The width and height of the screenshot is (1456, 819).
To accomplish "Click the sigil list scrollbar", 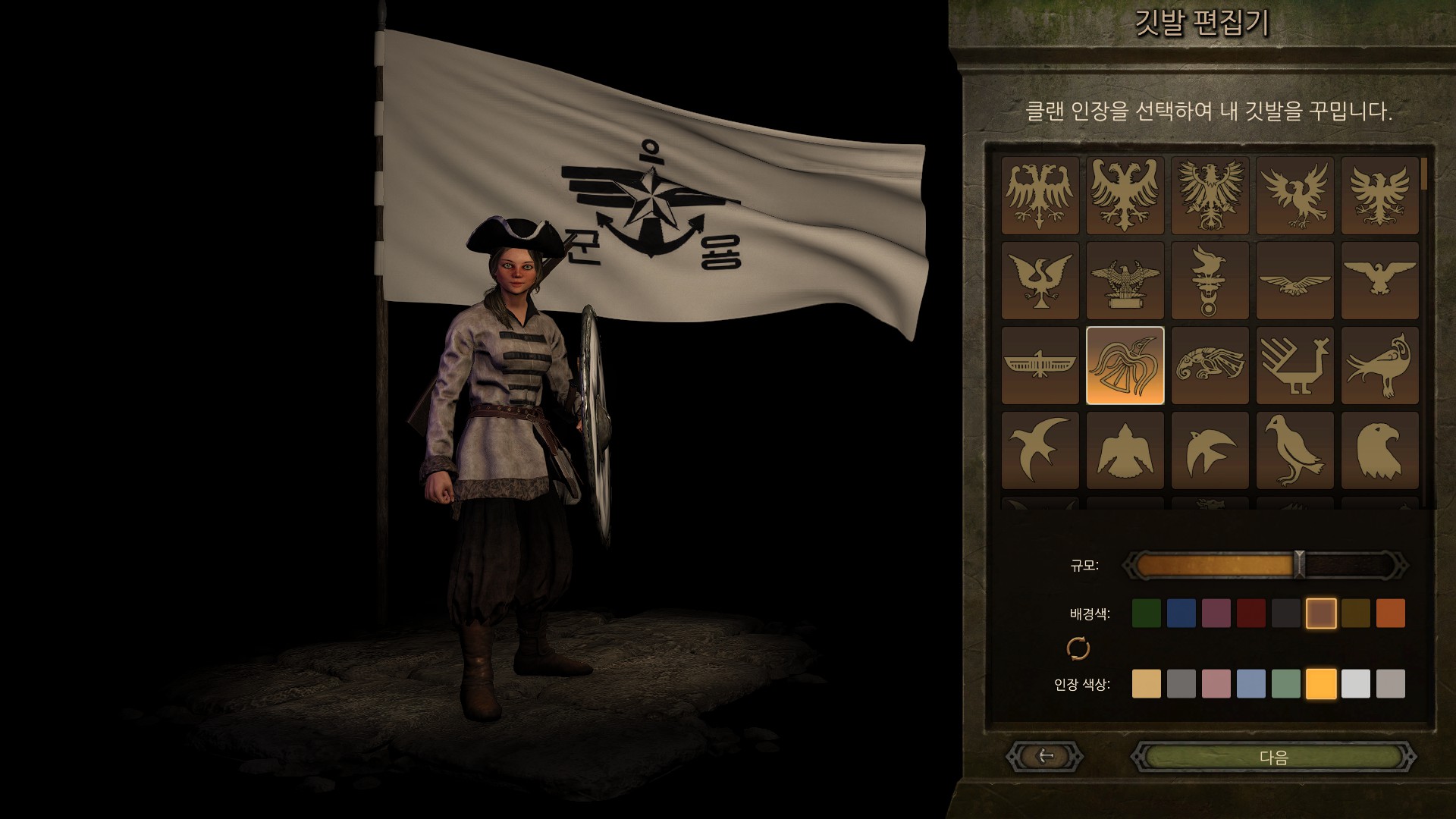I will click(1424, 176).
